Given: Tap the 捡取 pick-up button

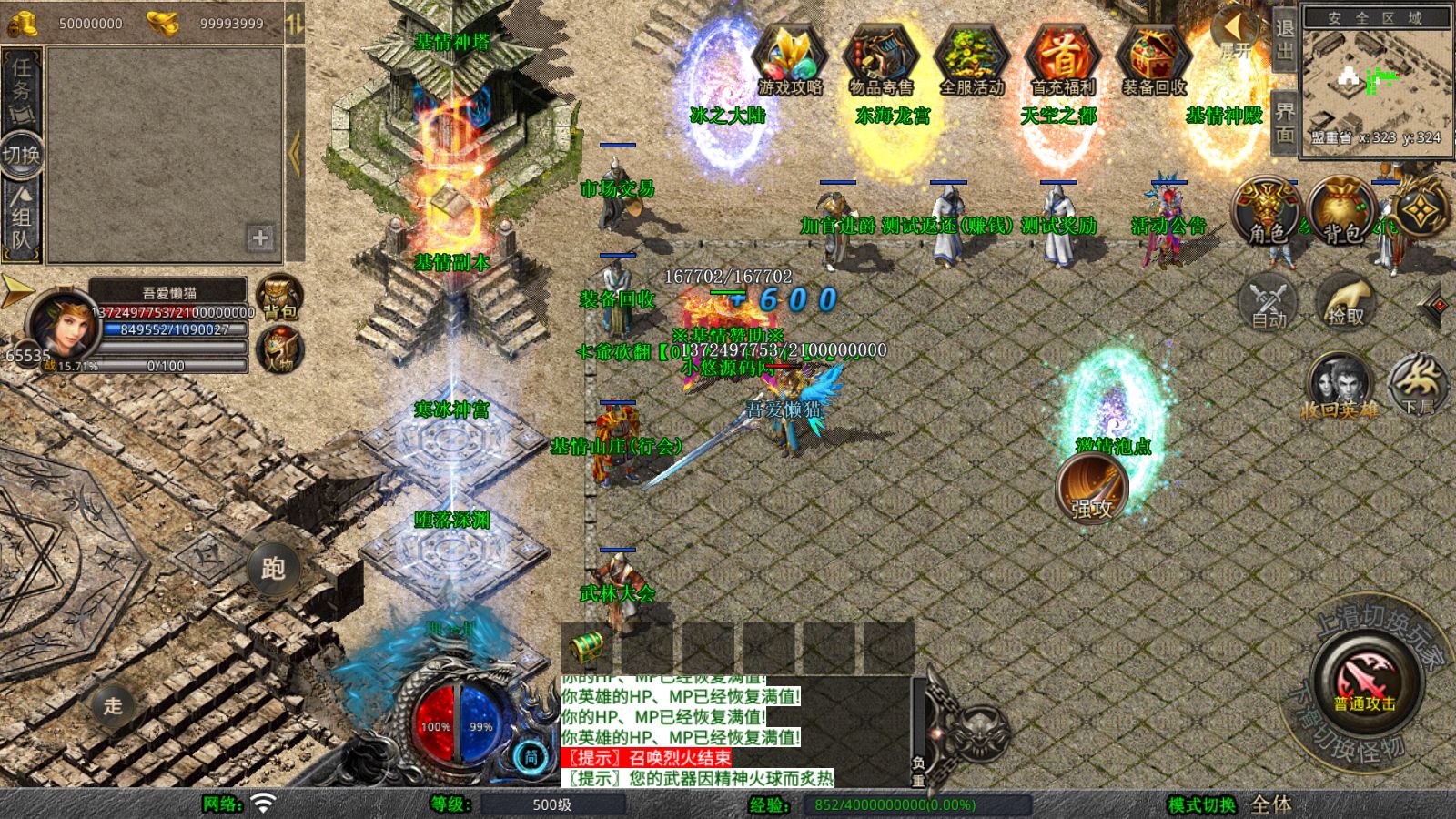Looking at the screenshot, I should [x=1346, y=302].
